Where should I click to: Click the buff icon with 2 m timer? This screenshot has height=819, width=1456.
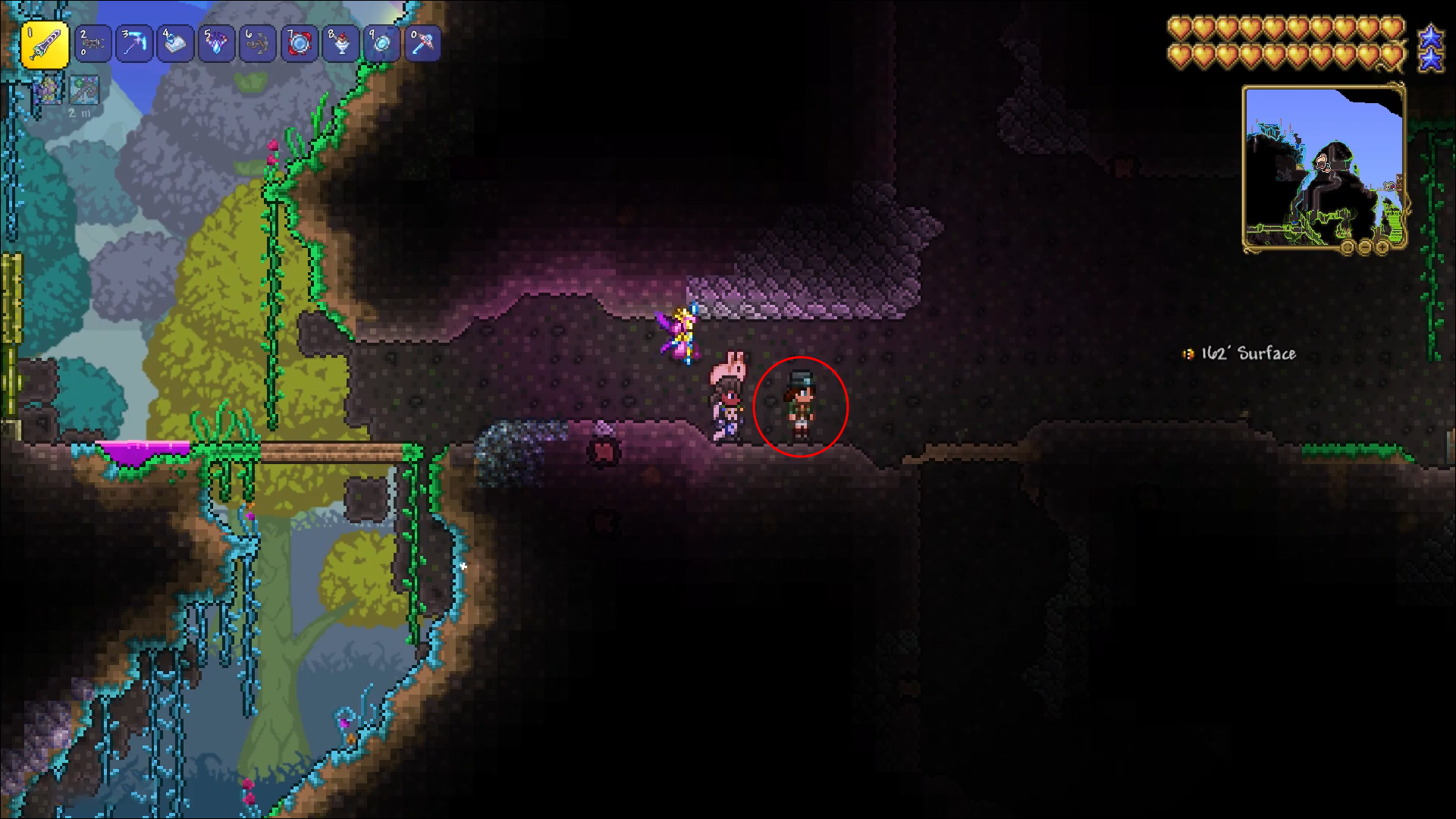[x=84, y=90]
